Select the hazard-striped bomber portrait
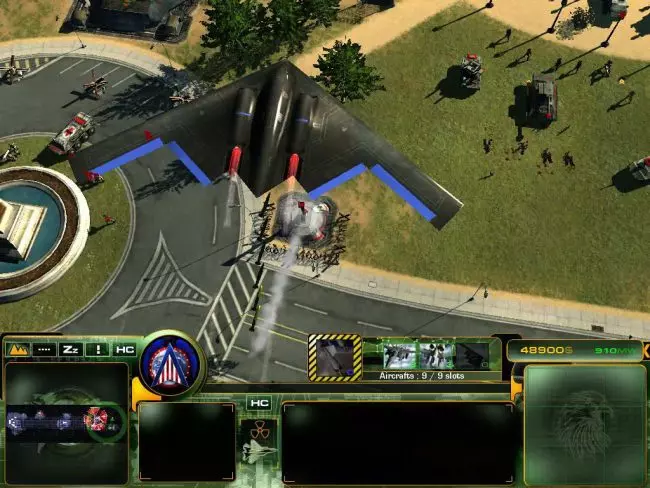 (335, 357)
